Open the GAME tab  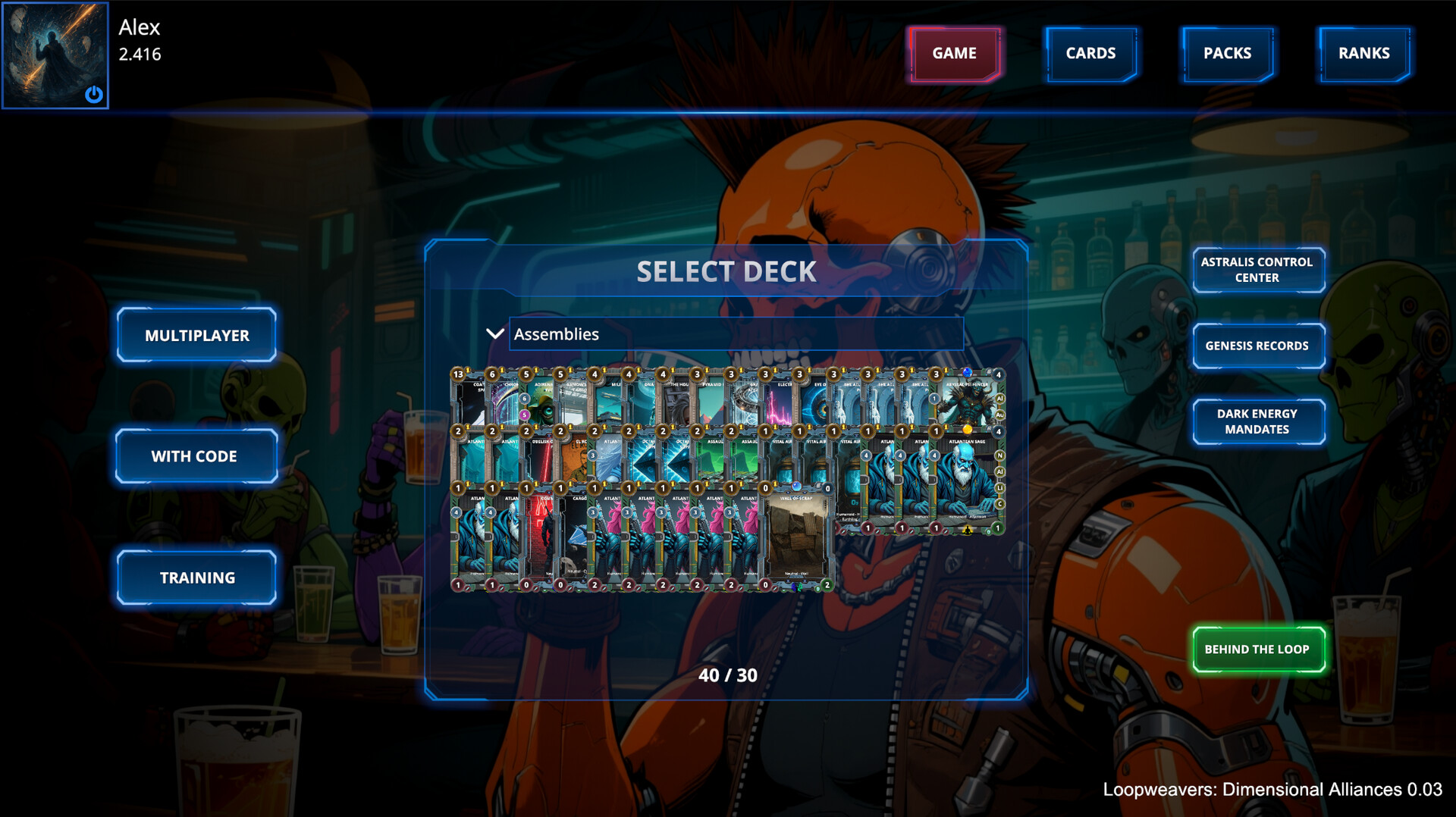[954, 54]
